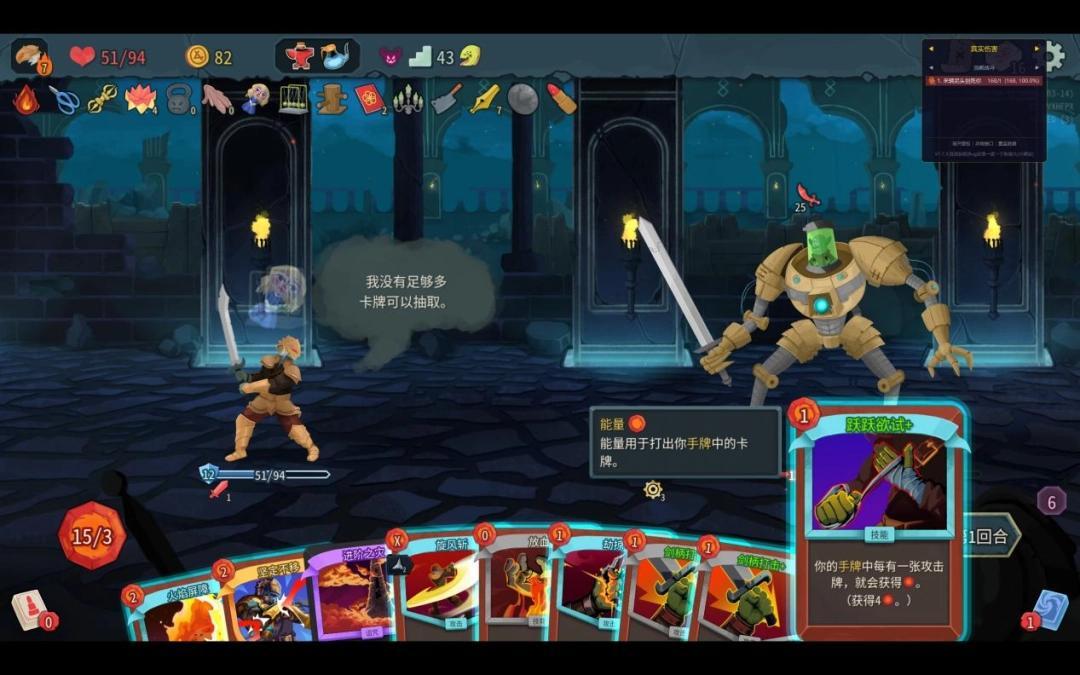Inspect the red envelope relic
Image resolution: width=1080 pixels, height=675 pixels.
369,99
